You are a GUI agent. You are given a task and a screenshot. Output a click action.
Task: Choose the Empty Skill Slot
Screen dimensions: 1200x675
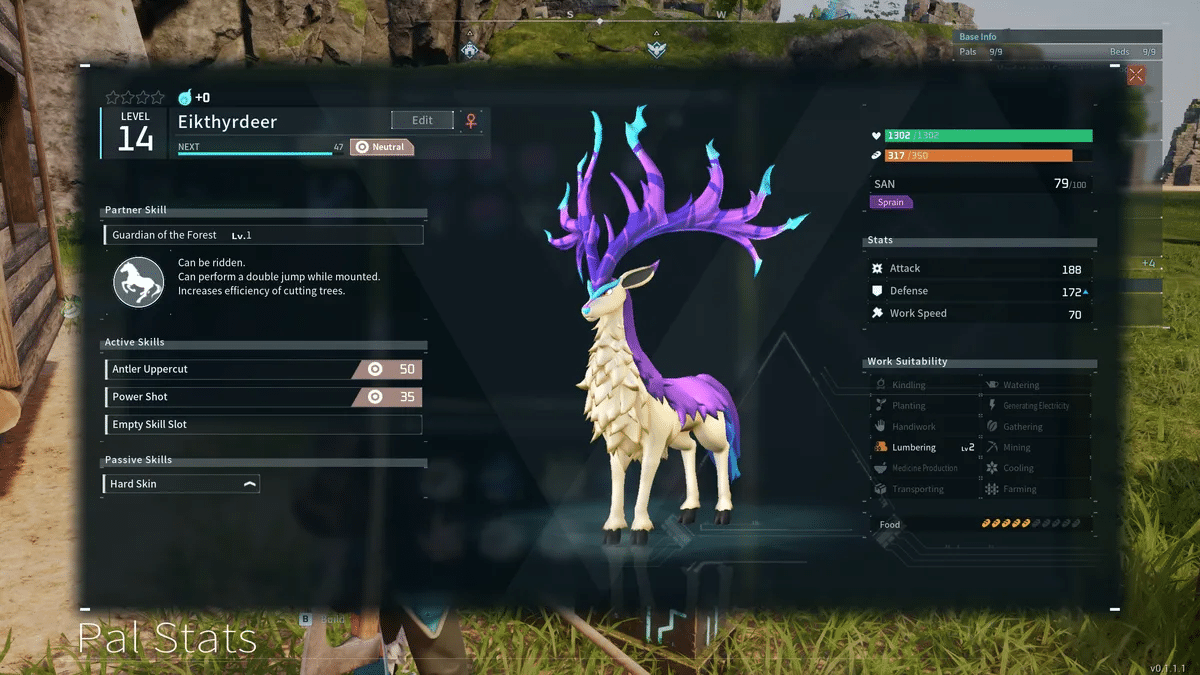(263, 425)
